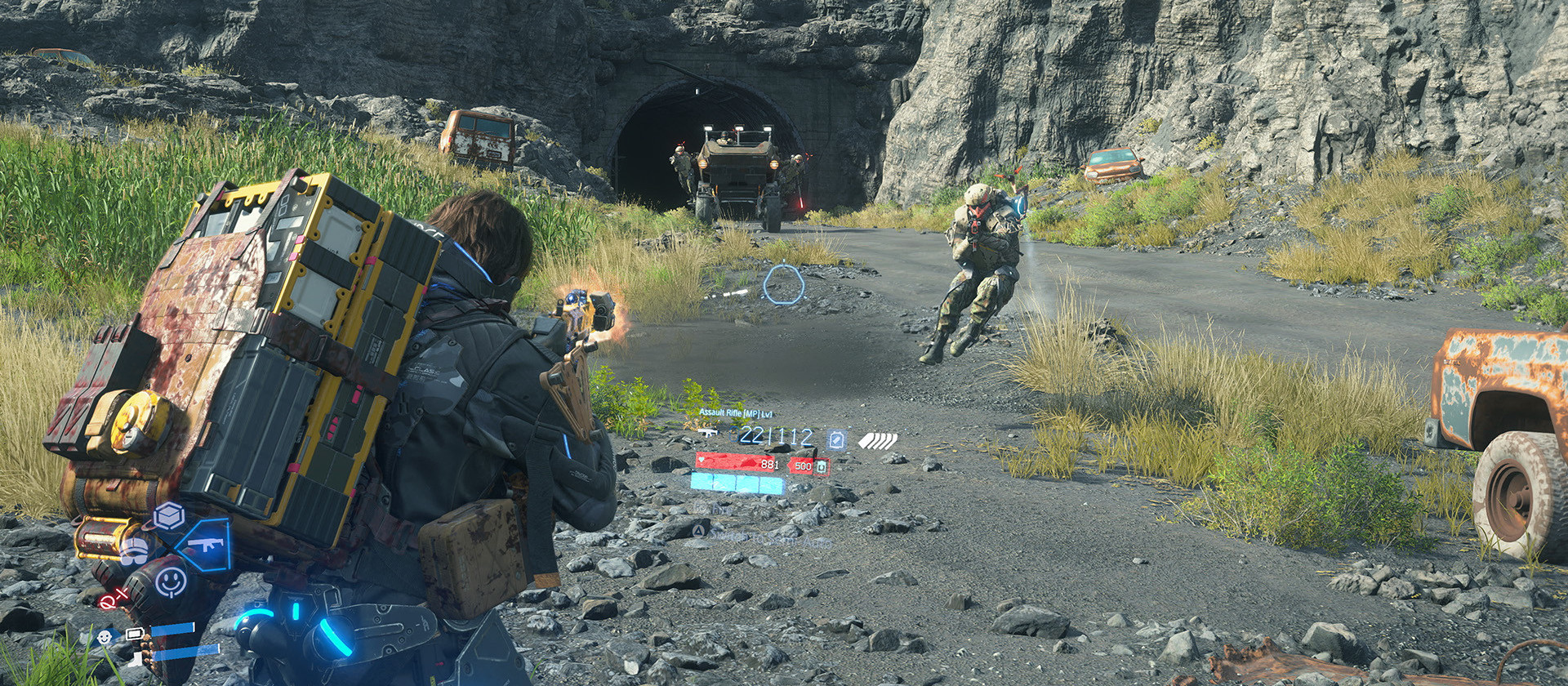
Task: Click the boots equipment icon near cargo cube
Action: tap(135, 551)
